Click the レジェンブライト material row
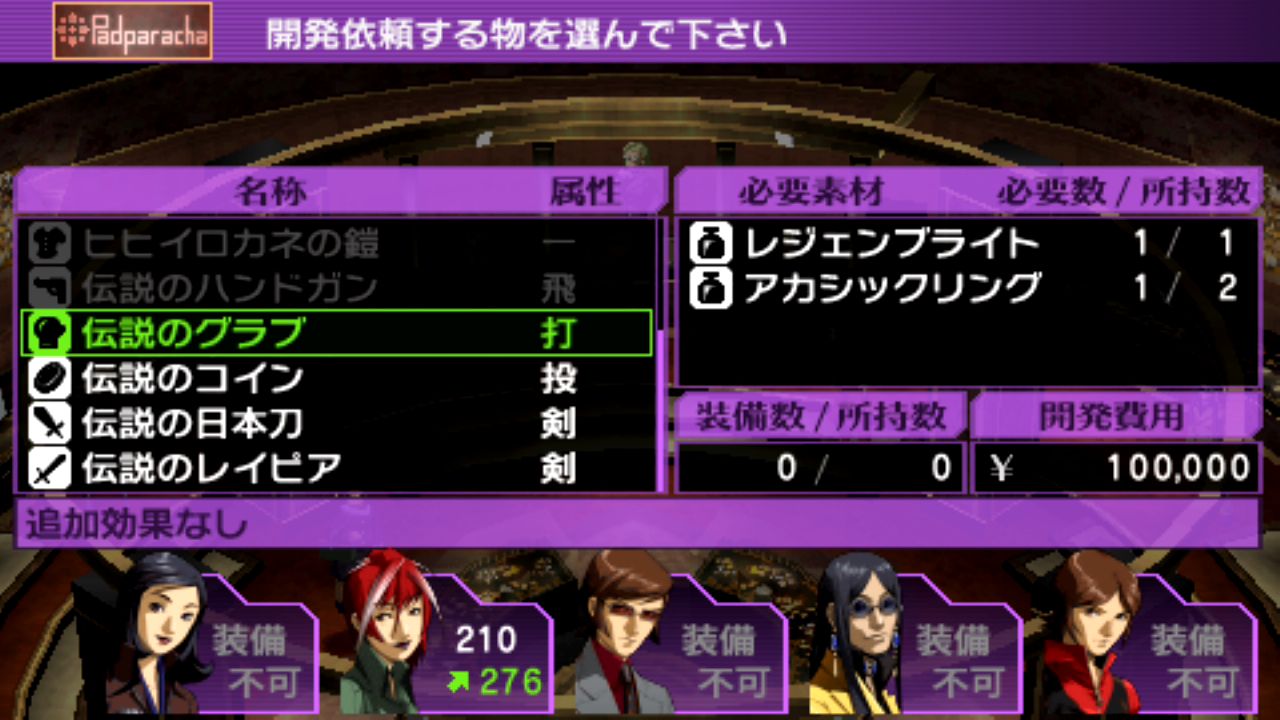 click(965, 243)
